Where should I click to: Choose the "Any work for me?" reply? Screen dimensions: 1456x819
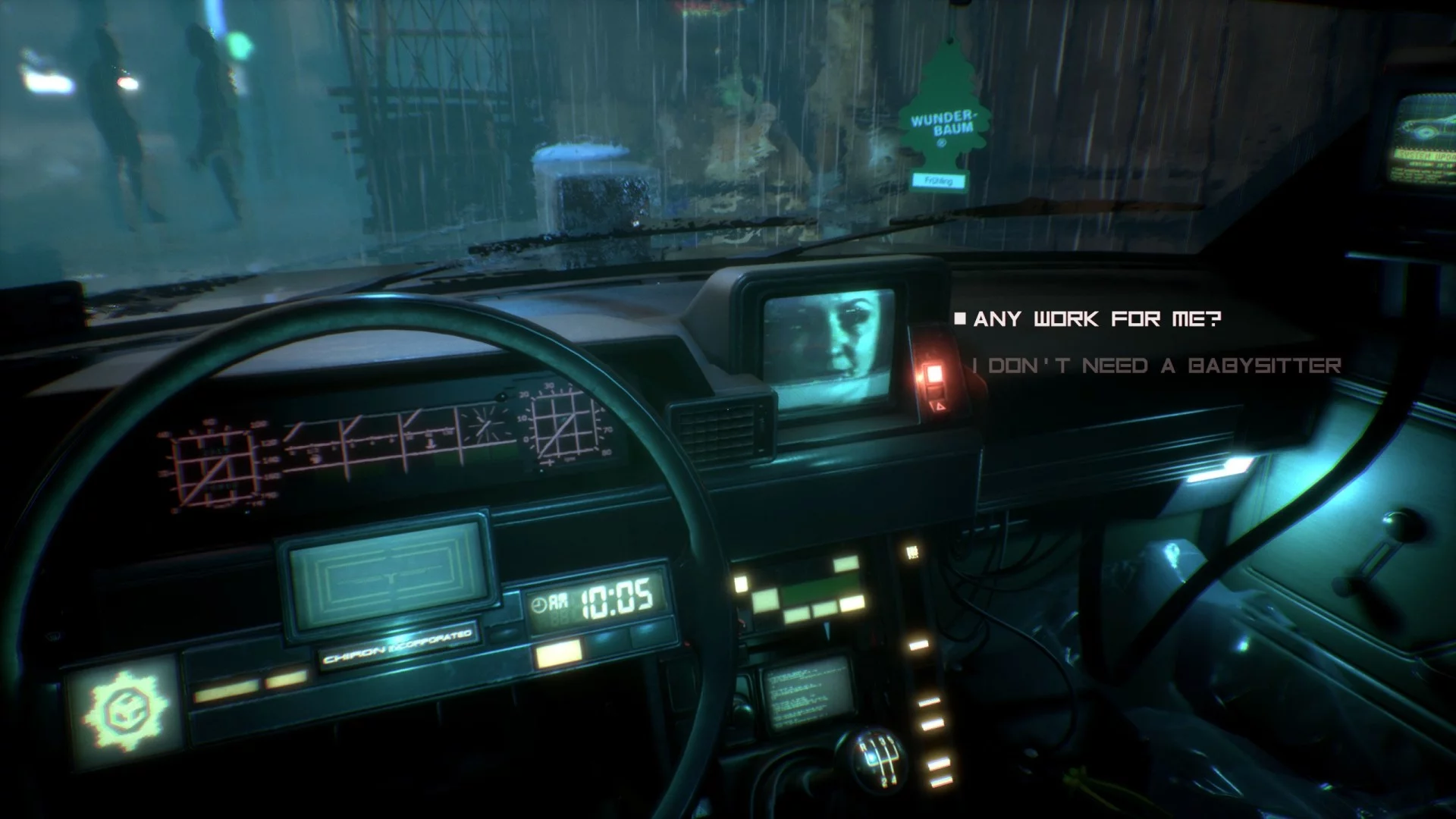pyautogui.click(x=1097, y=319)
